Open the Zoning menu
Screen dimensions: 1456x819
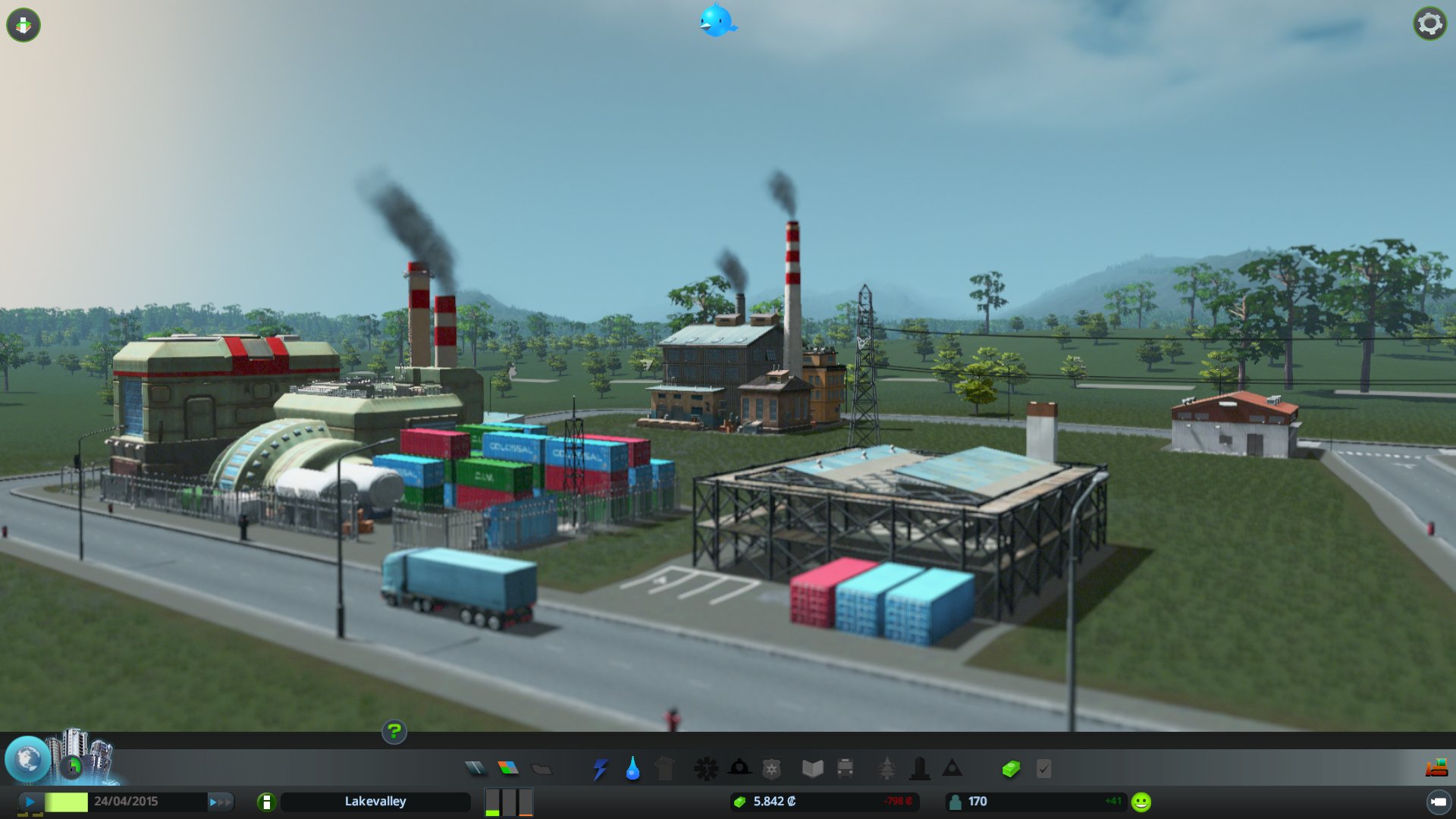pos(508,768)
